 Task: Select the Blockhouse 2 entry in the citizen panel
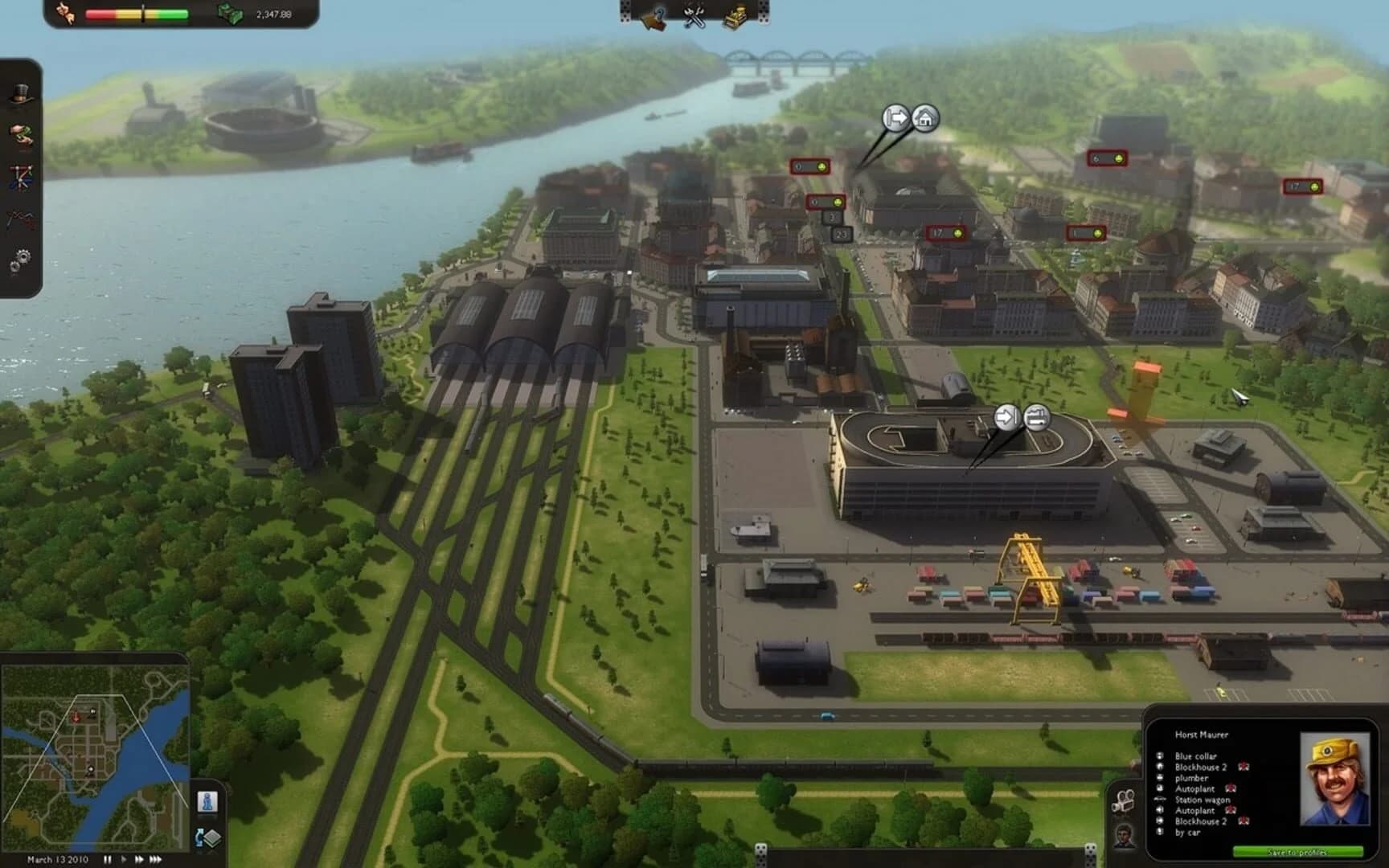1200,767
